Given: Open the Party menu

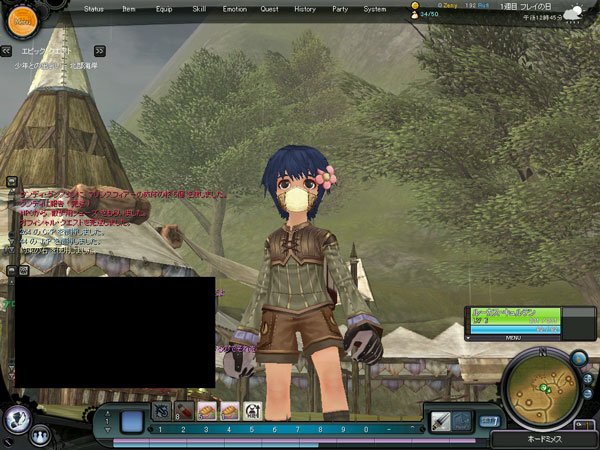Looking at the screenshot, I should pyautogui.click(x=340, y=8).
